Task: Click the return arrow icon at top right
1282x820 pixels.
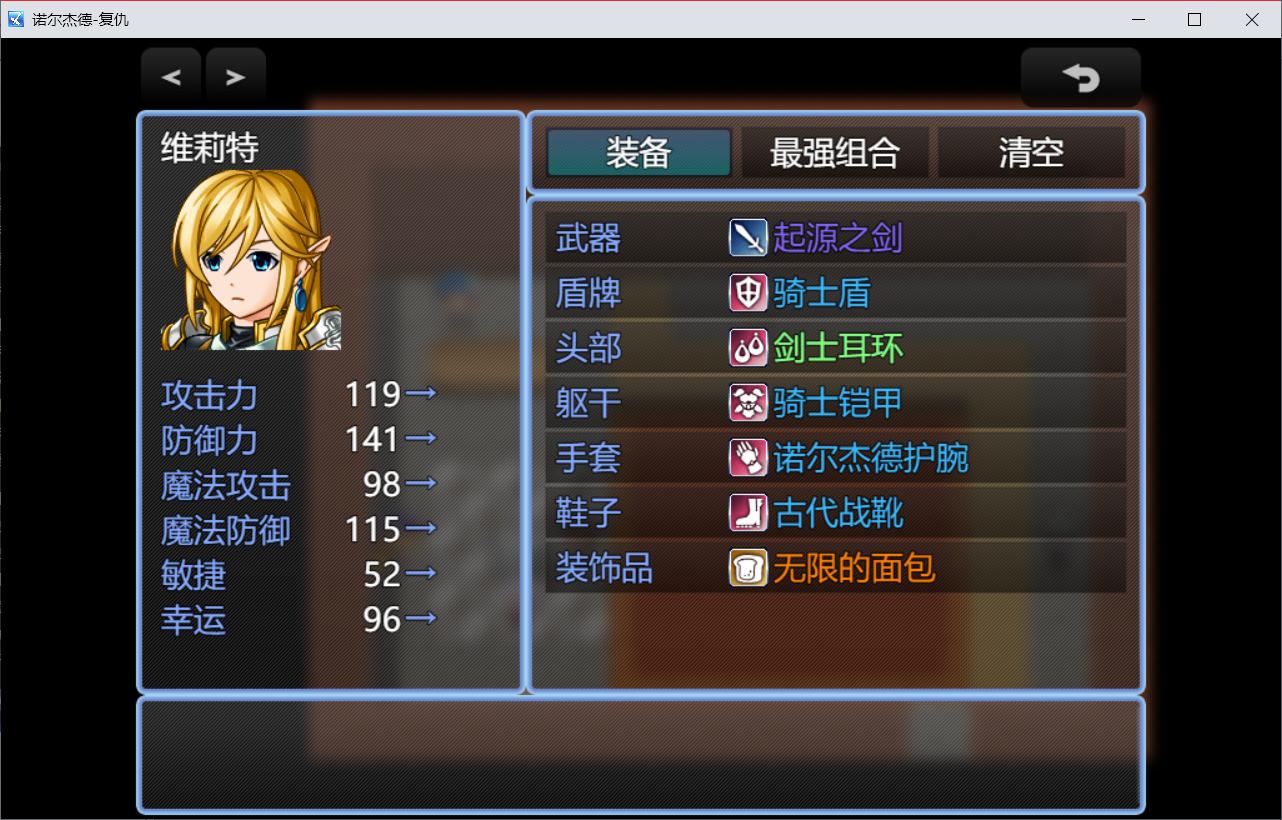Action: tap(1080, 77)
